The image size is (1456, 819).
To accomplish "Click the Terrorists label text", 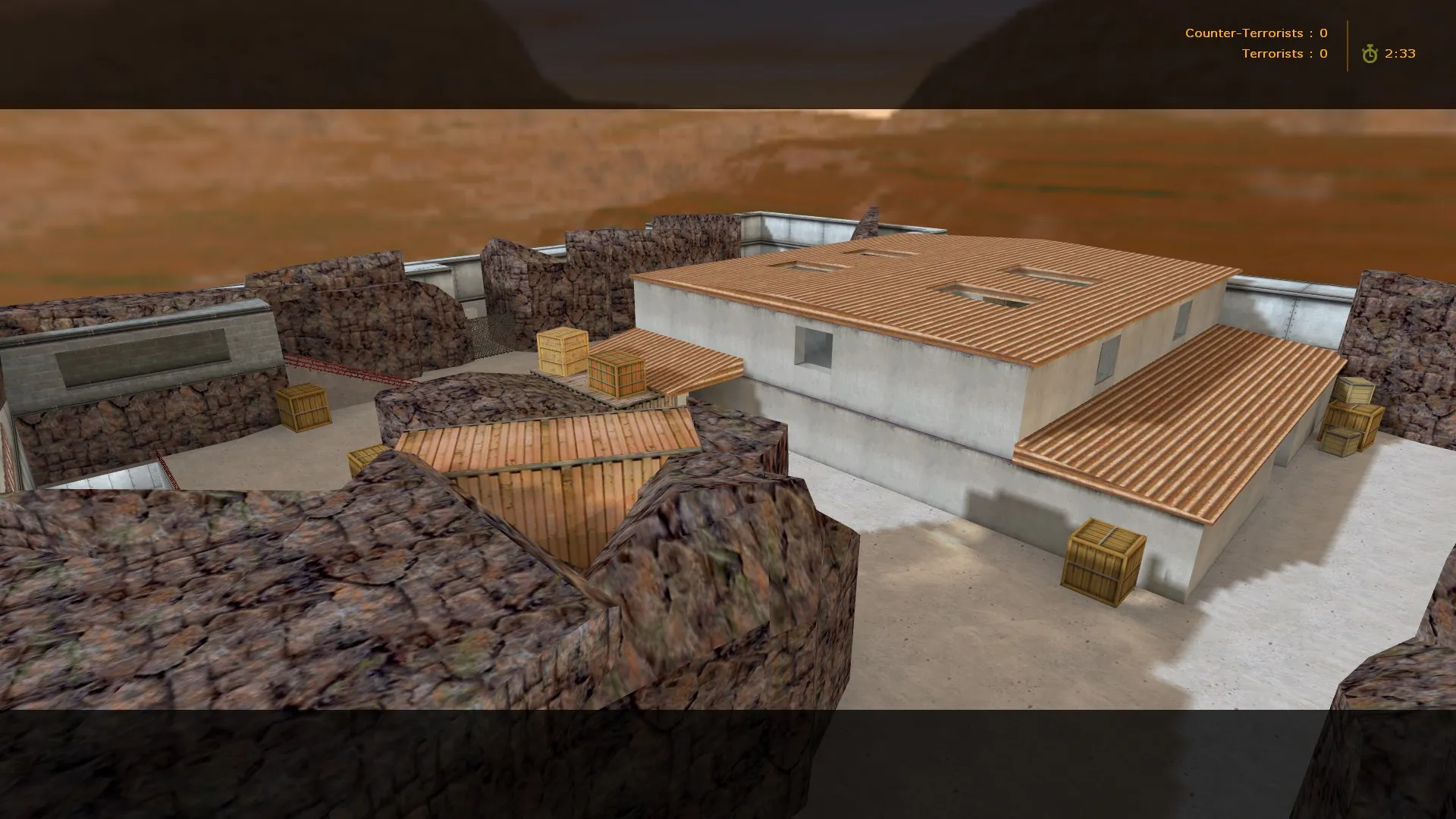I will (1273, 54).
